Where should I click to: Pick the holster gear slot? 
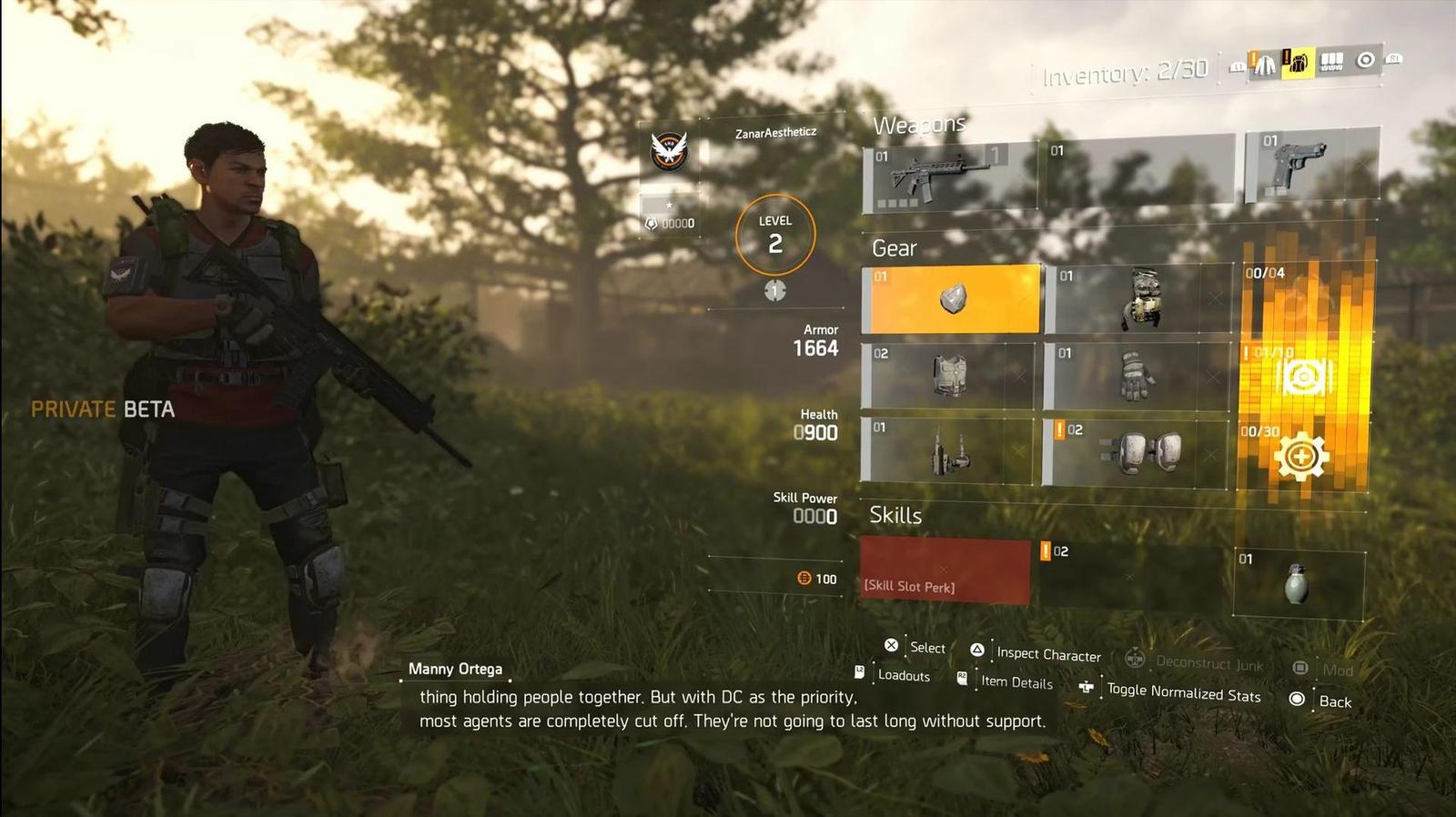(x=948, y=449)
